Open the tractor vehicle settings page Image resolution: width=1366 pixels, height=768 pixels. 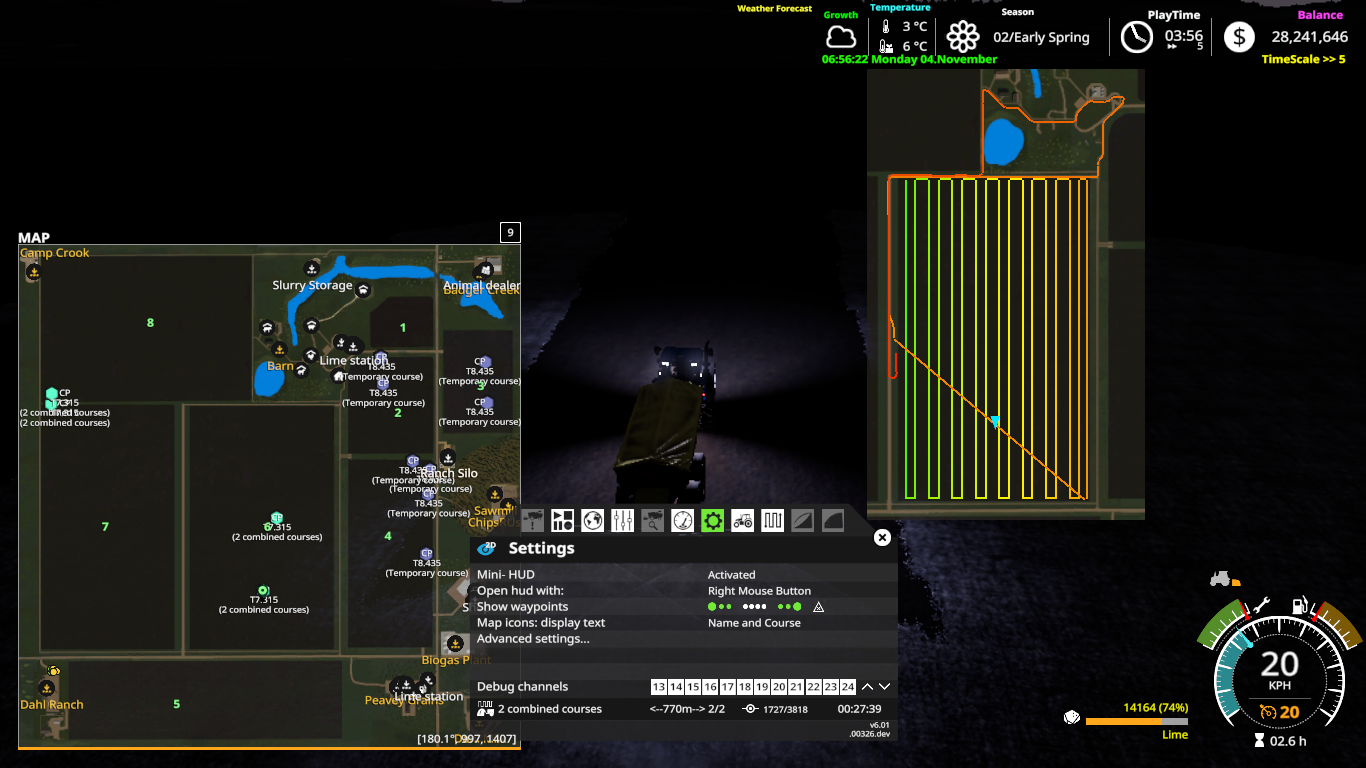coord(742,520)
